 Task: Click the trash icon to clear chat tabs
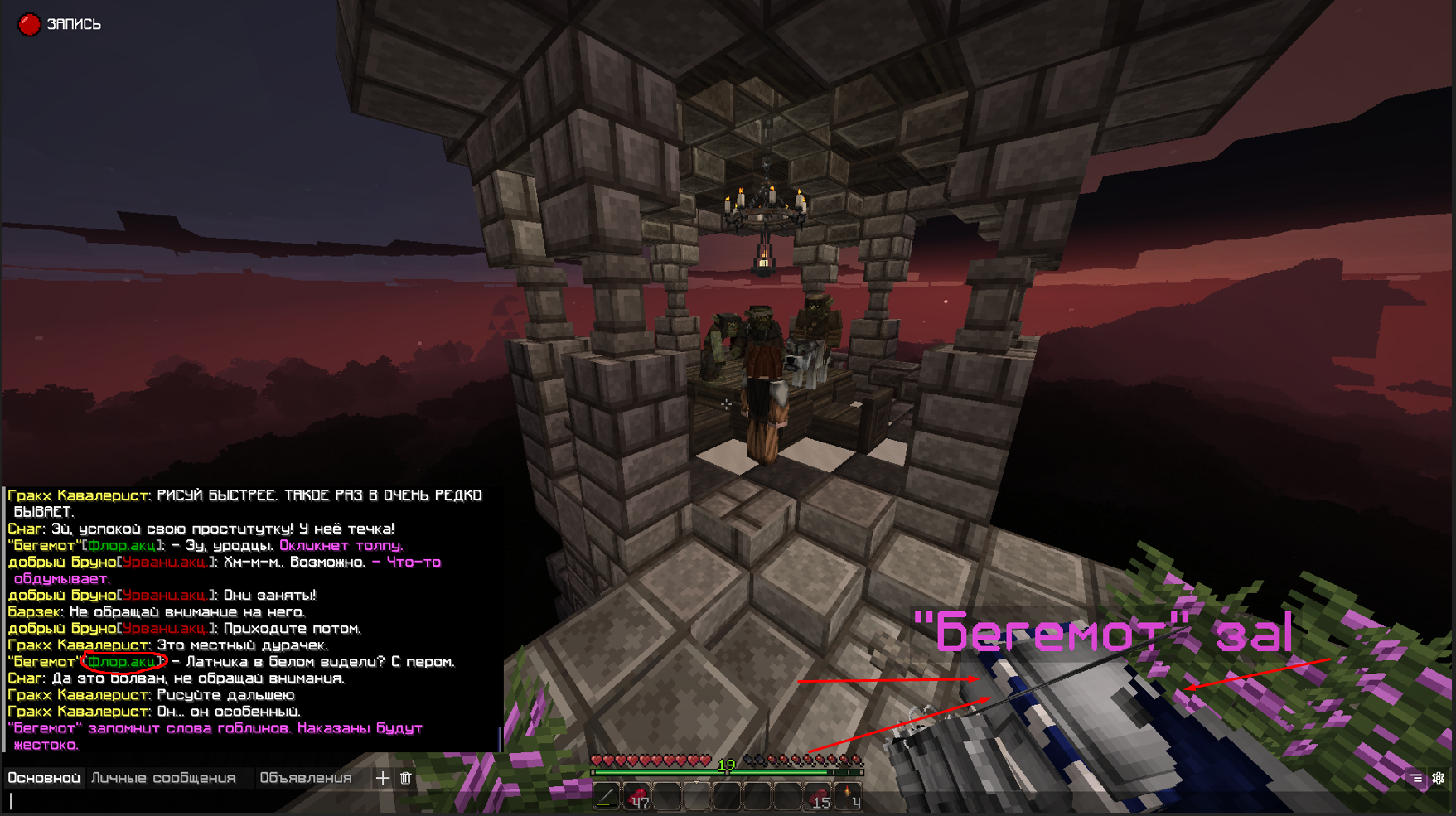tap(405, 778)
